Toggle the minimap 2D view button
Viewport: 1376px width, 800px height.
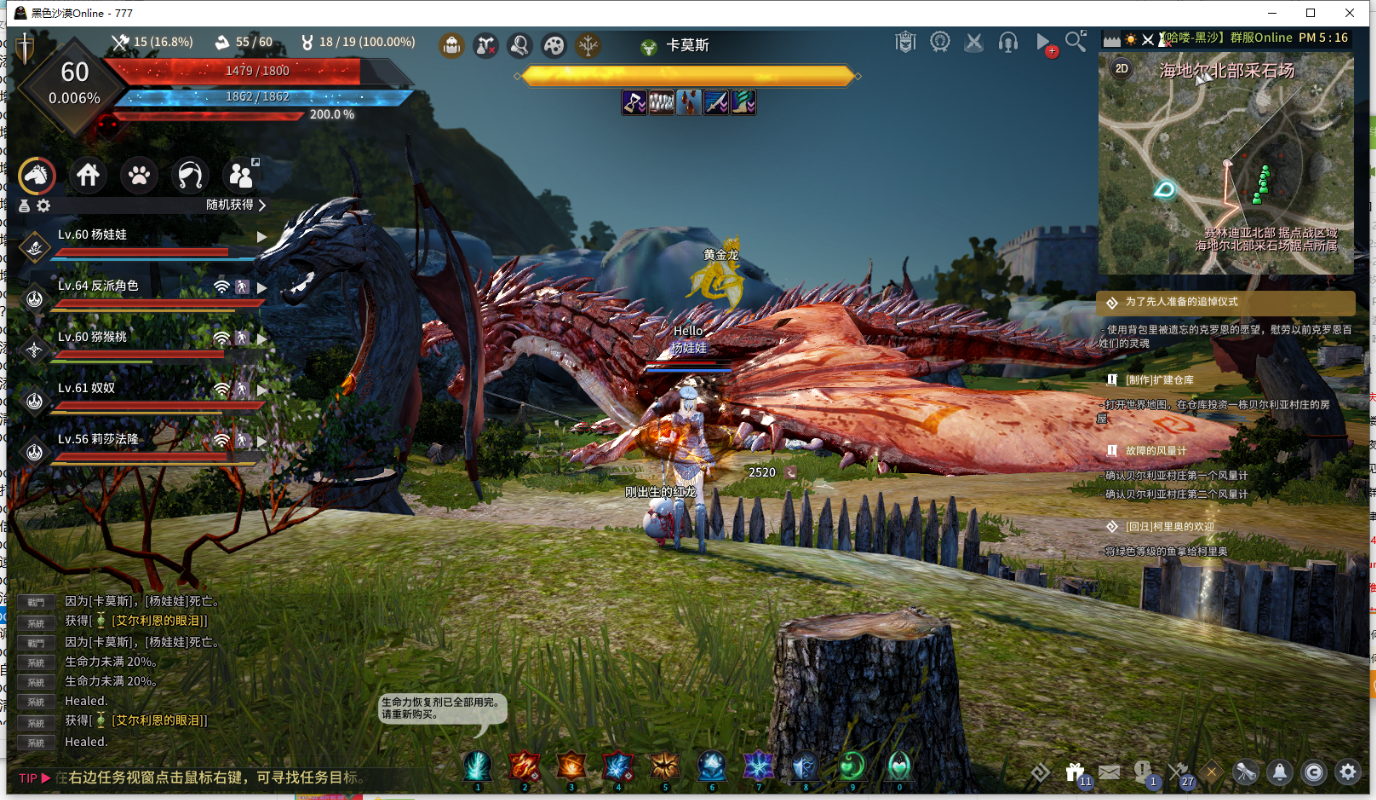[1122, 69]
